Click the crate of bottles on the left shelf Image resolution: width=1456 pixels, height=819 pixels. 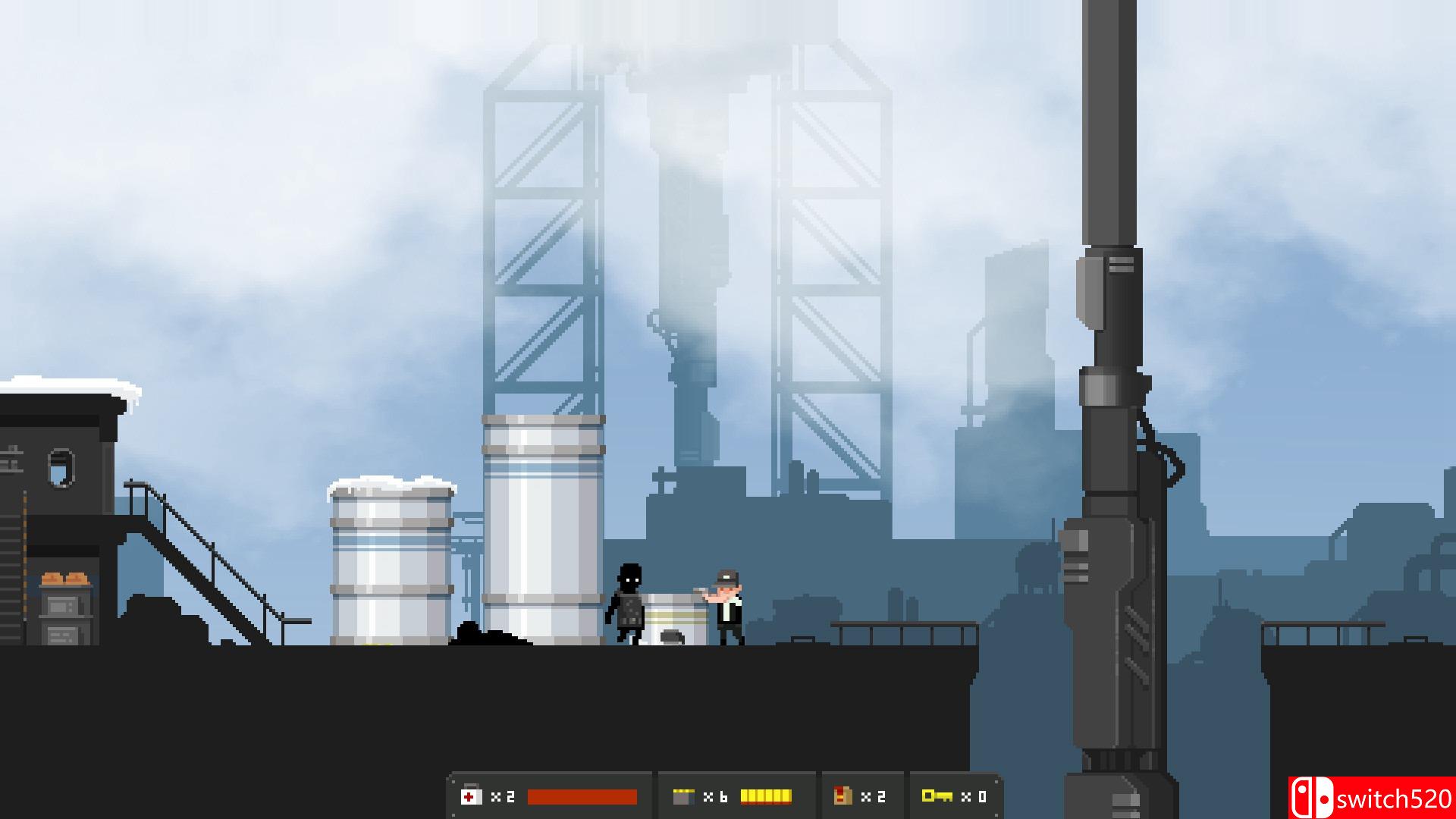click(x=64, y=578)
